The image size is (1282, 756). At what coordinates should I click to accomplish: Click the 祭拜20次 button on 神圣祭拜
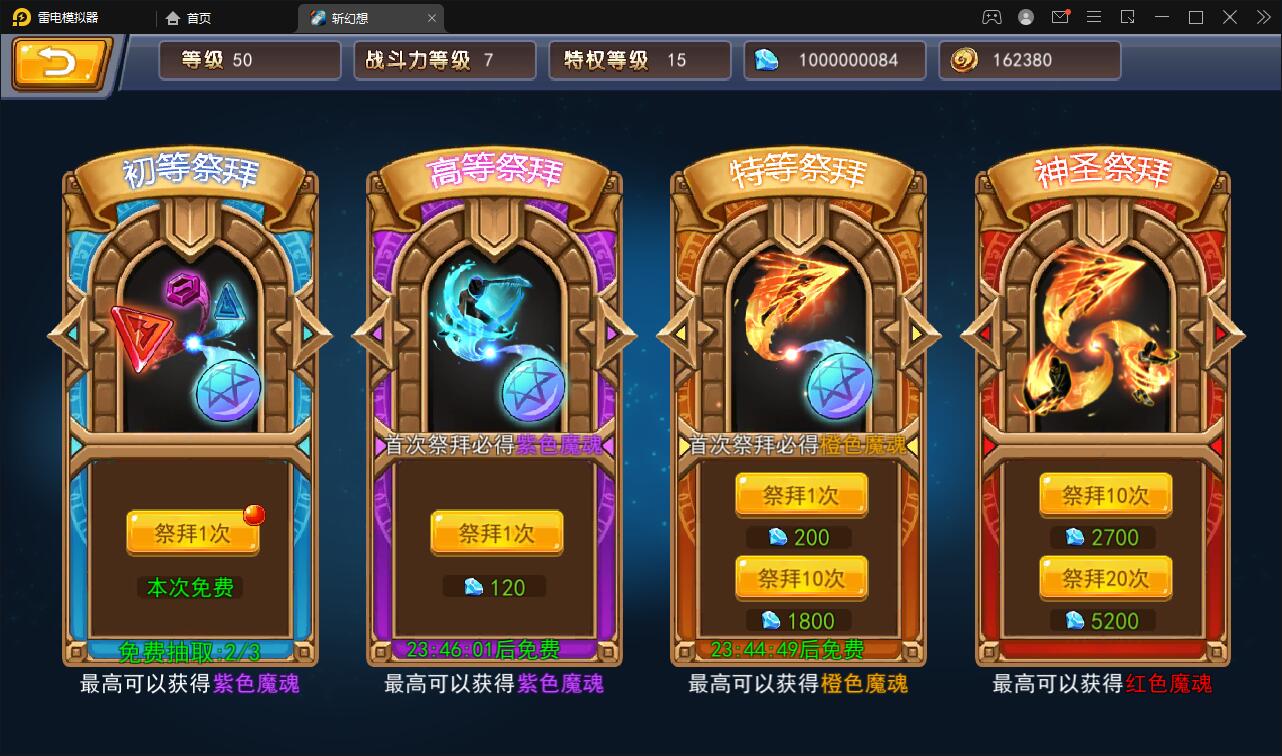[1105, 578]
